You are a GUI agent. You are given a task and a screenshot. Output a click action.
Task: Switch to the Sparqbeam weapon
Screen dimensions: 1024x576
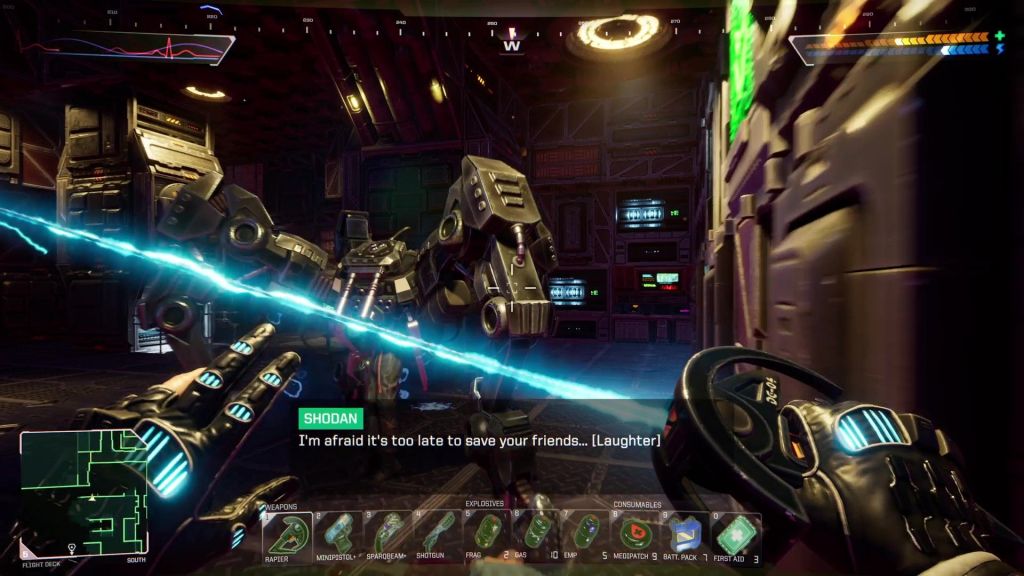click(x=387, y=535)
